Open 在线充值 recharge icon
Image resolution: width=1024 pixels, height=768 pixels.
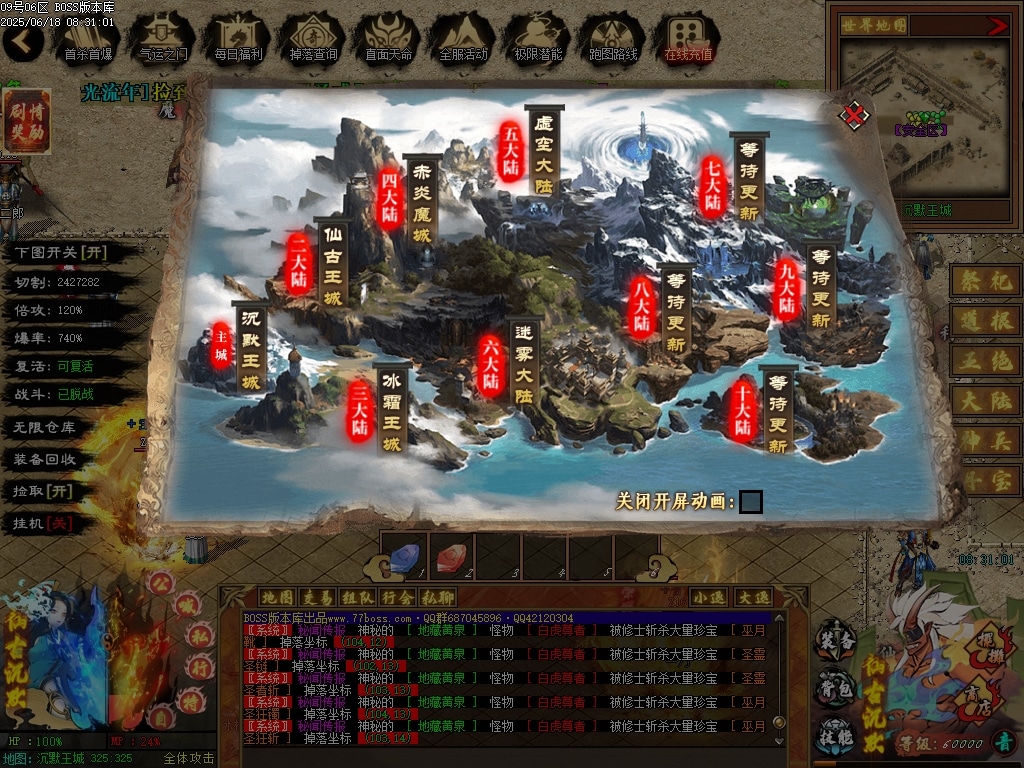coord(688,38)
